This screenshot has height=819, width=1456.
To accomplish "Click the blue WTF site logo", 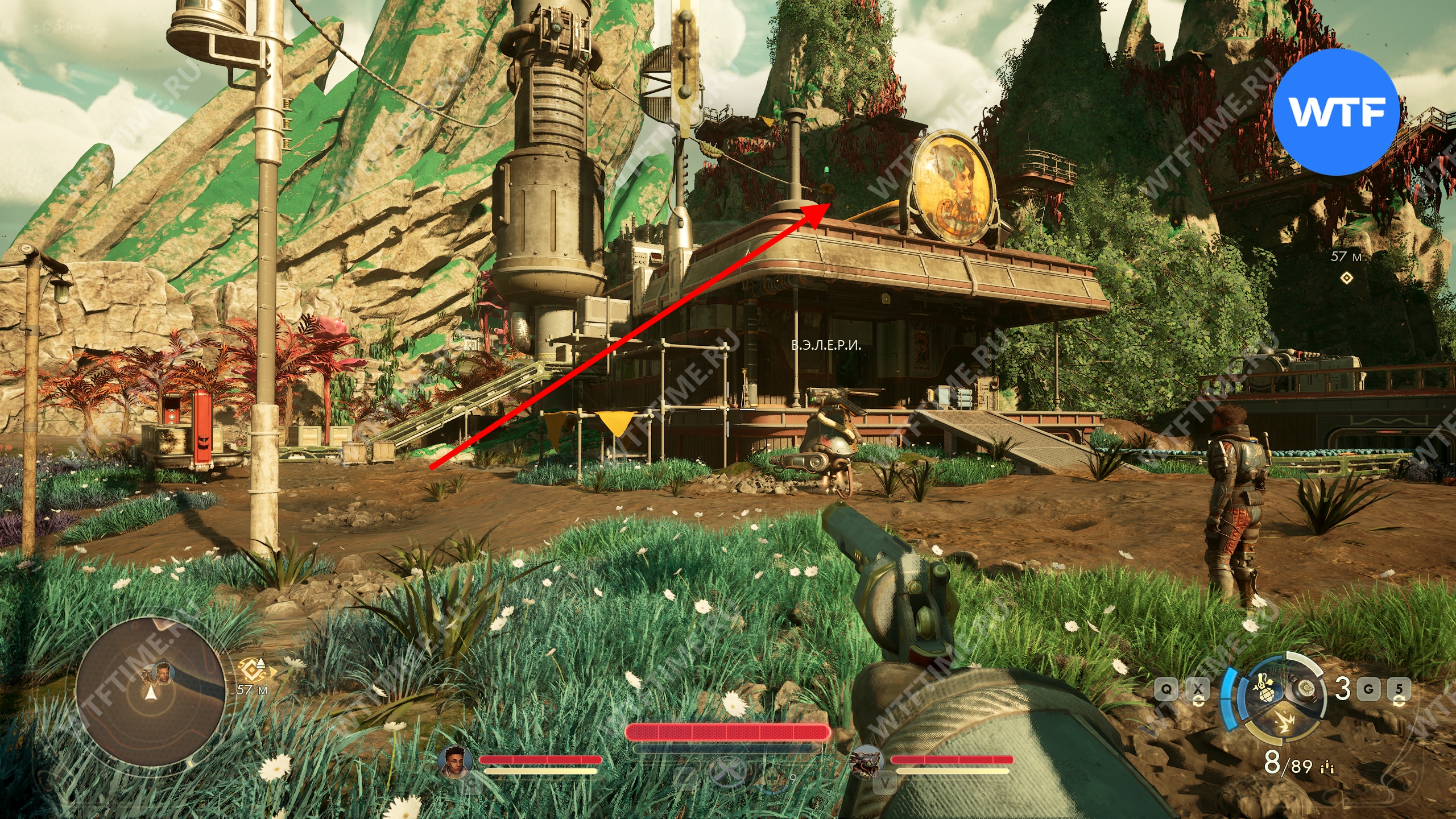I will tap(1336, 112).
